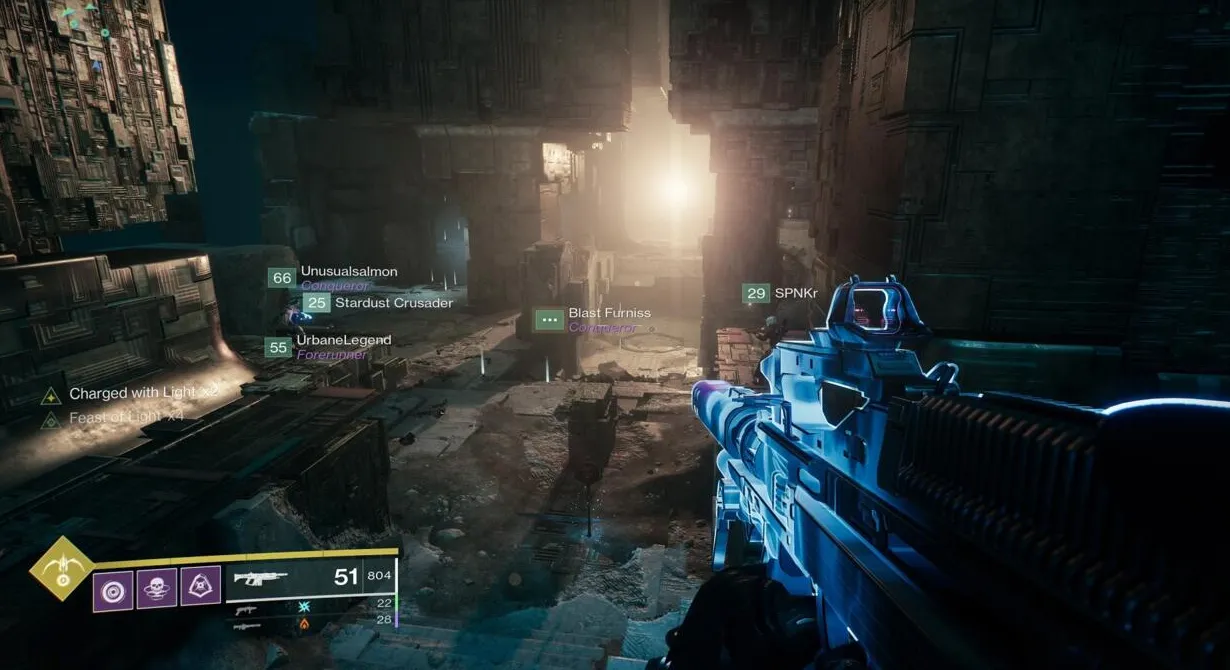This screenshot has width=1230, height=670.
Task: Click the Feast of Light buff icon
Action: coord(51,420)
